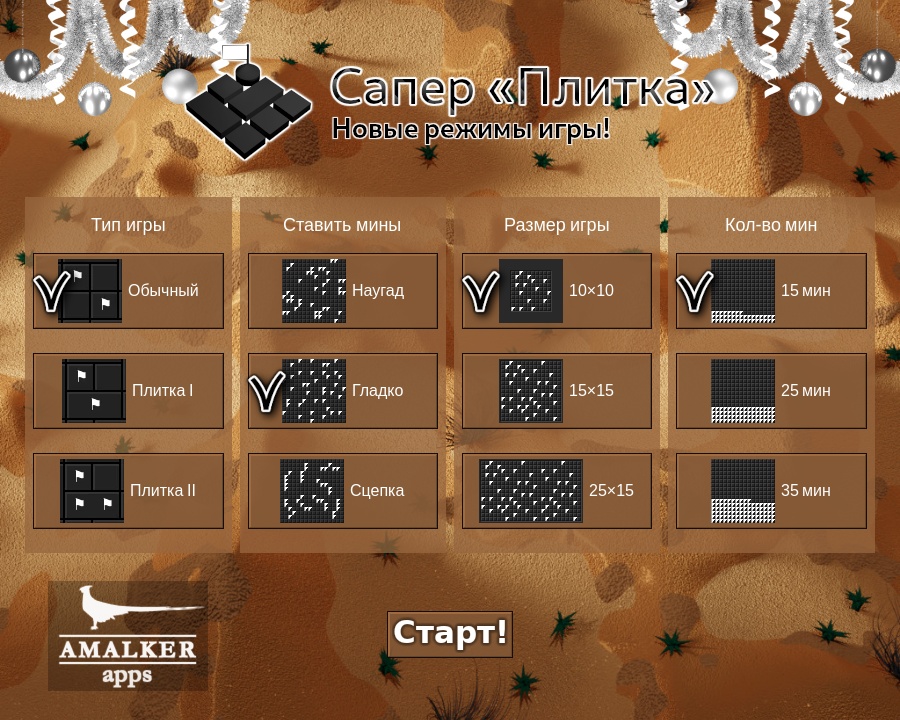This screenshot has width=900, height=720.
Task: Choose the Плитка II game type
Action: (x=128, y=491)
